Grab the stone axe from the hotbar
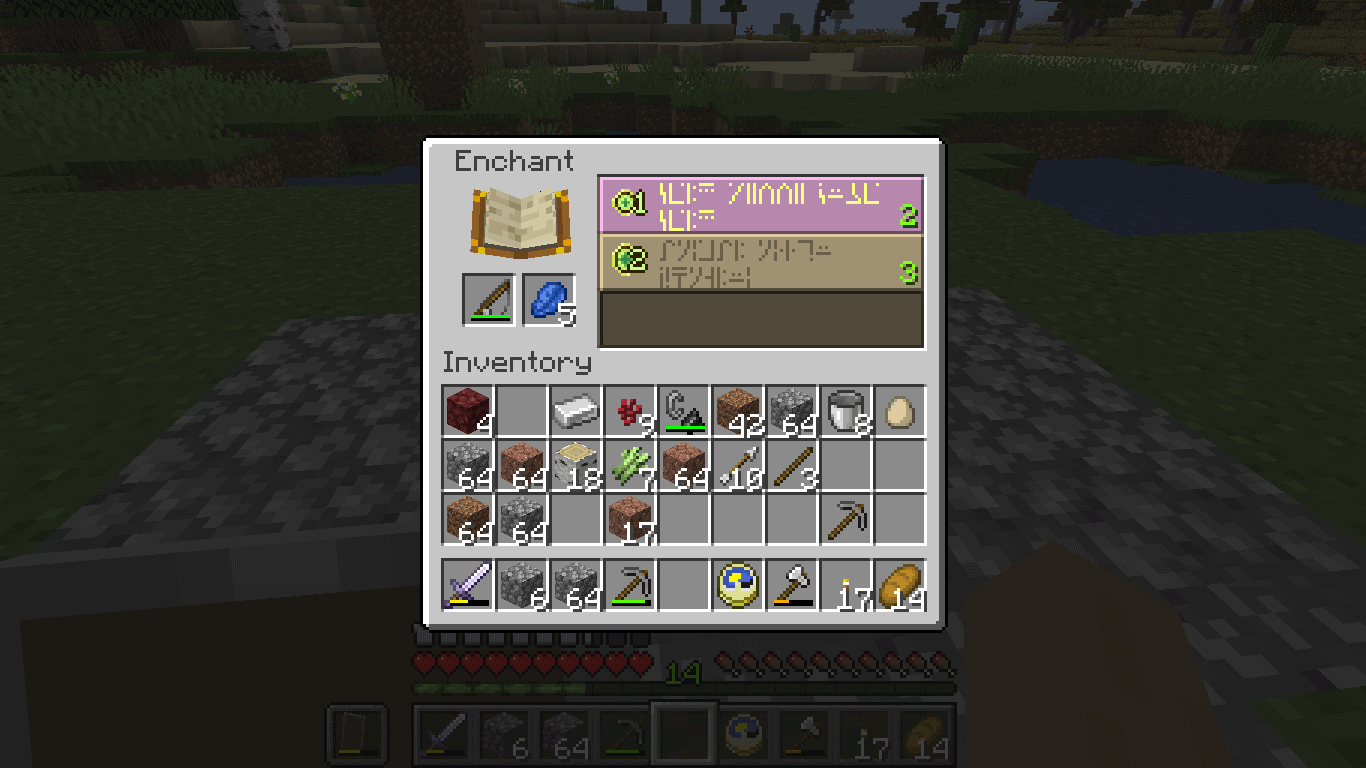 point(792,583)
